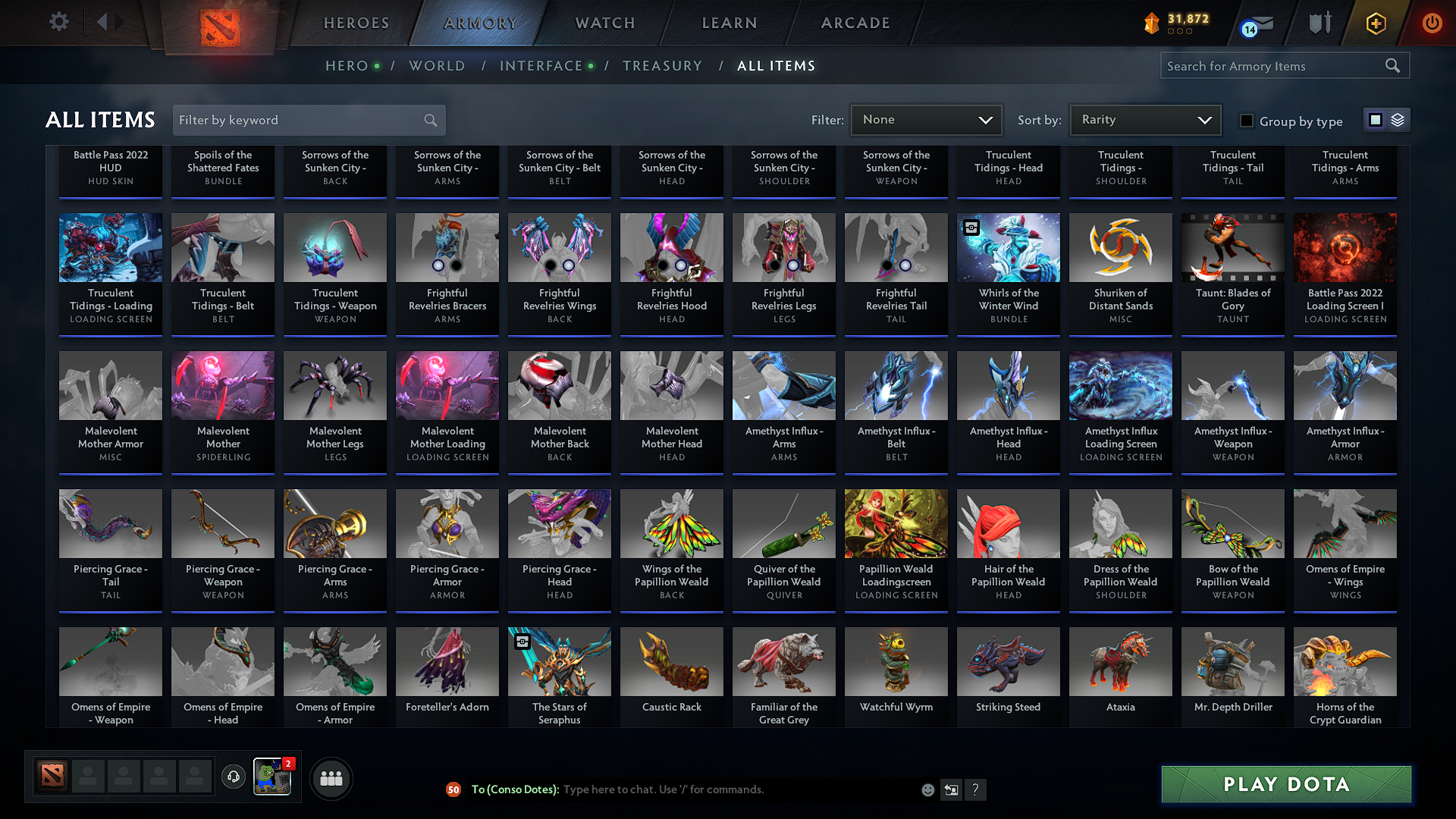This screenshot has height=819, width=1456.
Task: Open the TREASURY section
Action: click(662, 66)
